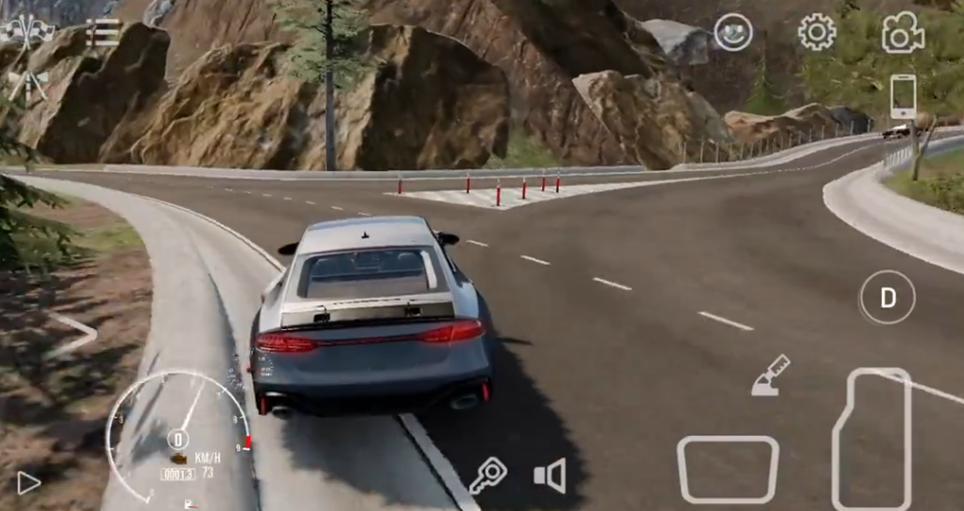Sound the car horn
Viewport: 964px width, 511px height.
tap(550, 475)
